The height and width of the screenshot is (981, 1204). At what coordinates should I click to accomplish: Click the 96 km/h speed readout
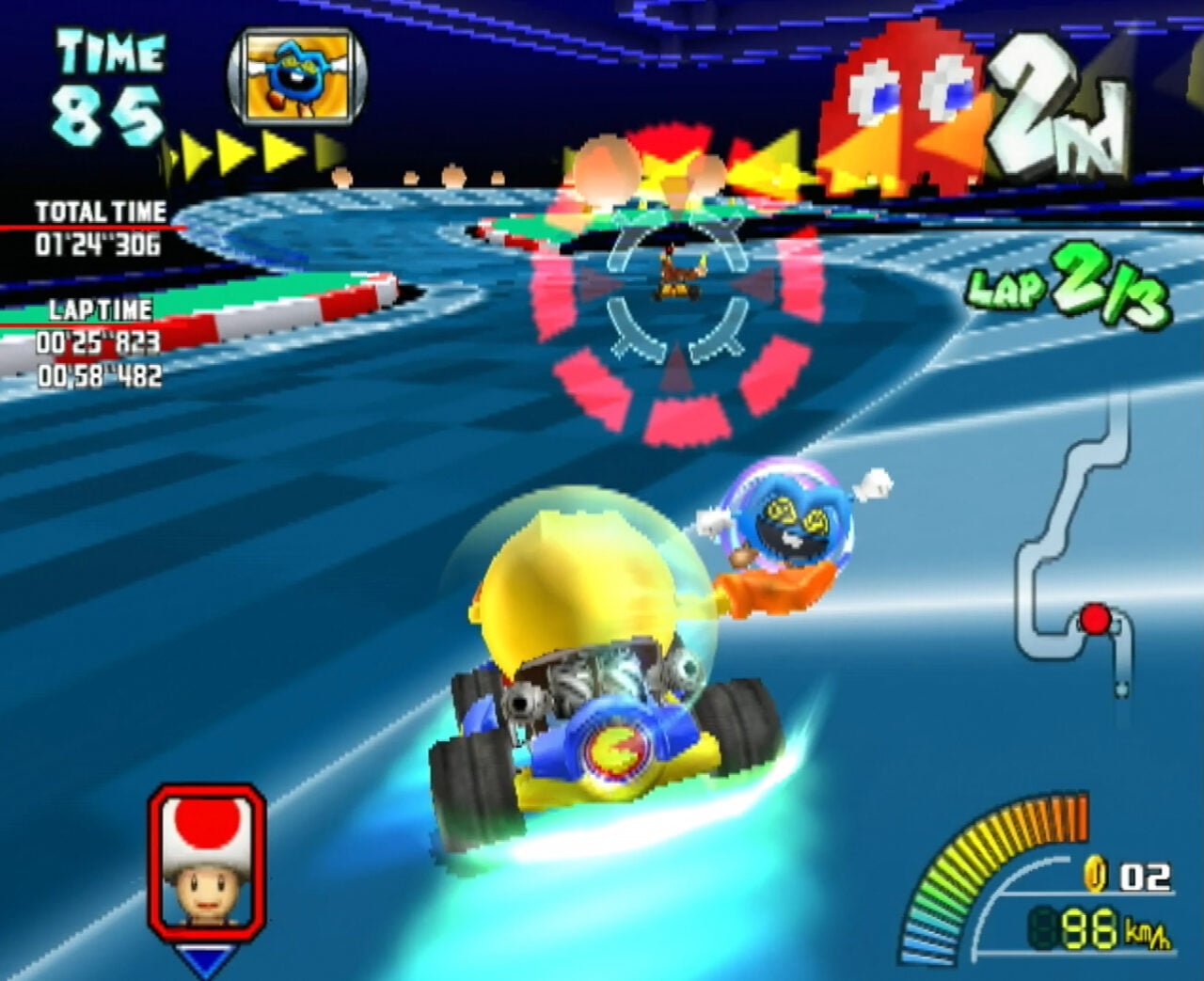pos(1091,926)
